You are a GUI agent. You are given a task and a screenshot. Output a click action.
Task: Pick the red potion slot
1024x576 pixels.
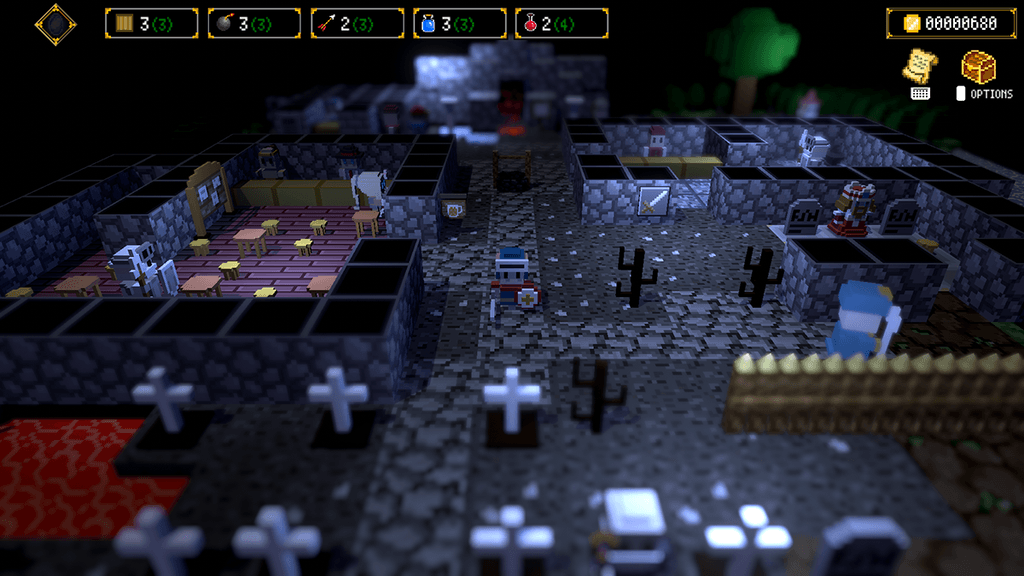pyautogui.click(x=562, y=23)
